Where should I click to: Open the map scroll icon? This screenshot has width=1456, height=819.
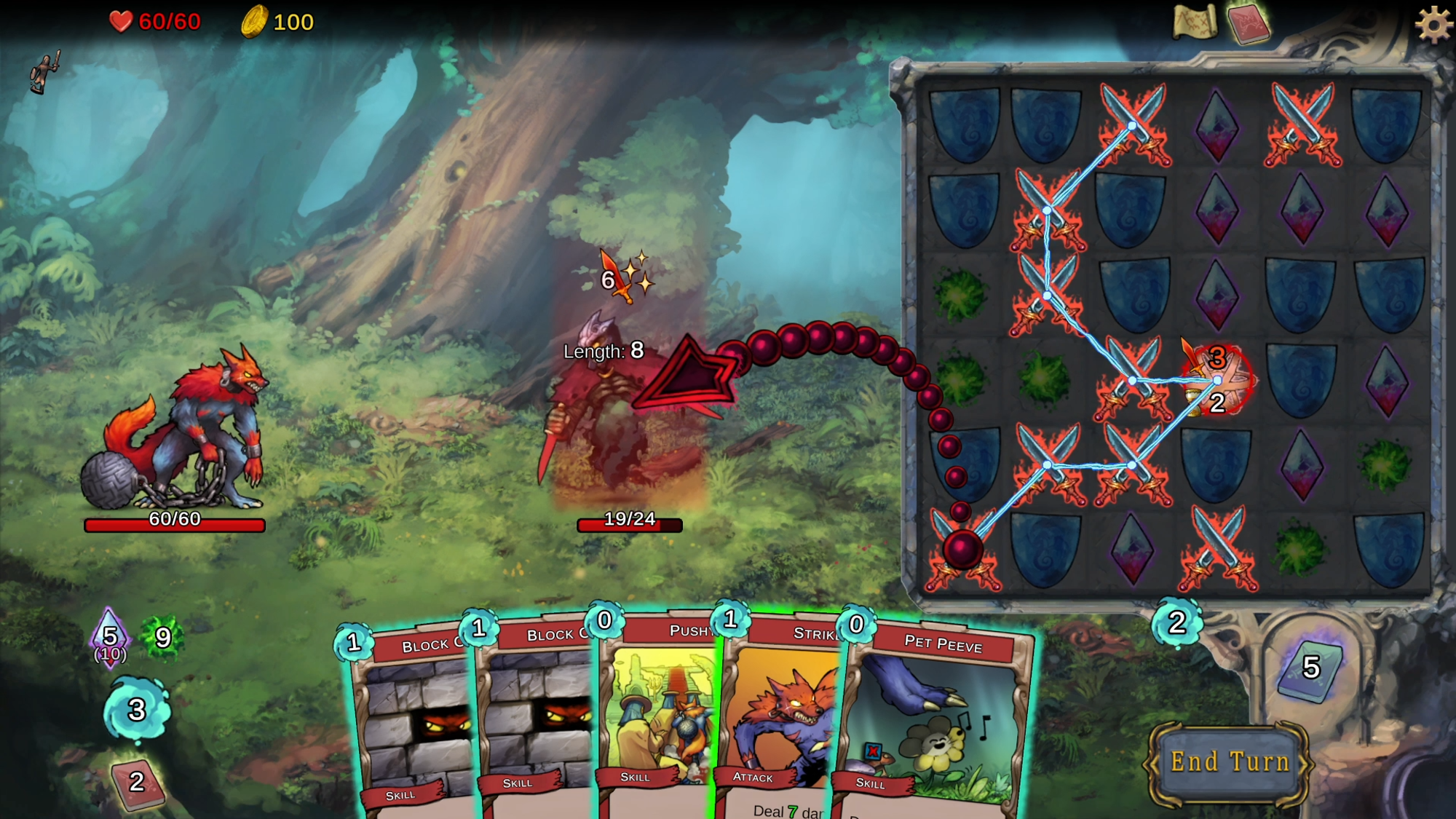(x=1194, y=22)
